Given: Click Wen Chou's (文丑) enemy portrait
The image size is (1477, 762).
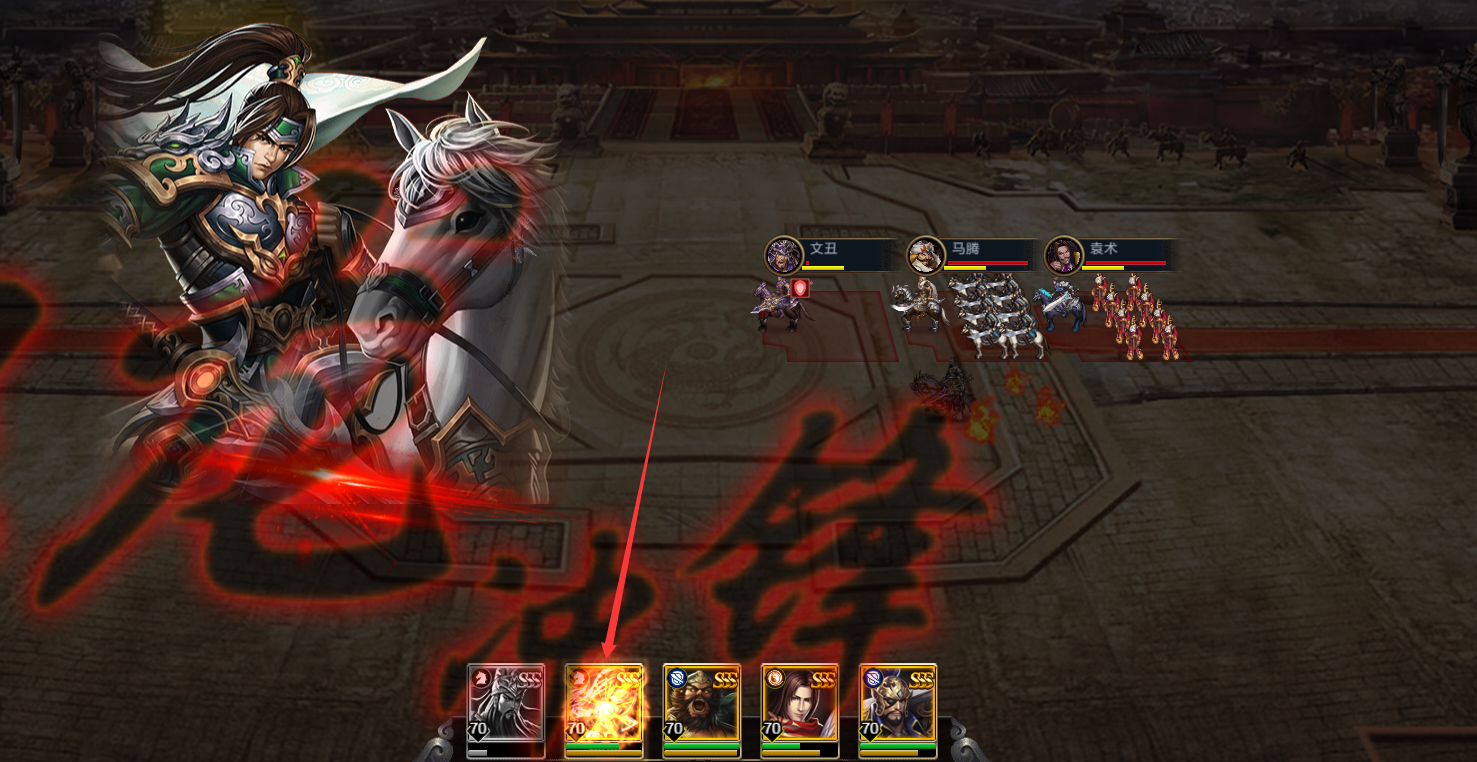Looking at the screenshot, I should point(784,256).
